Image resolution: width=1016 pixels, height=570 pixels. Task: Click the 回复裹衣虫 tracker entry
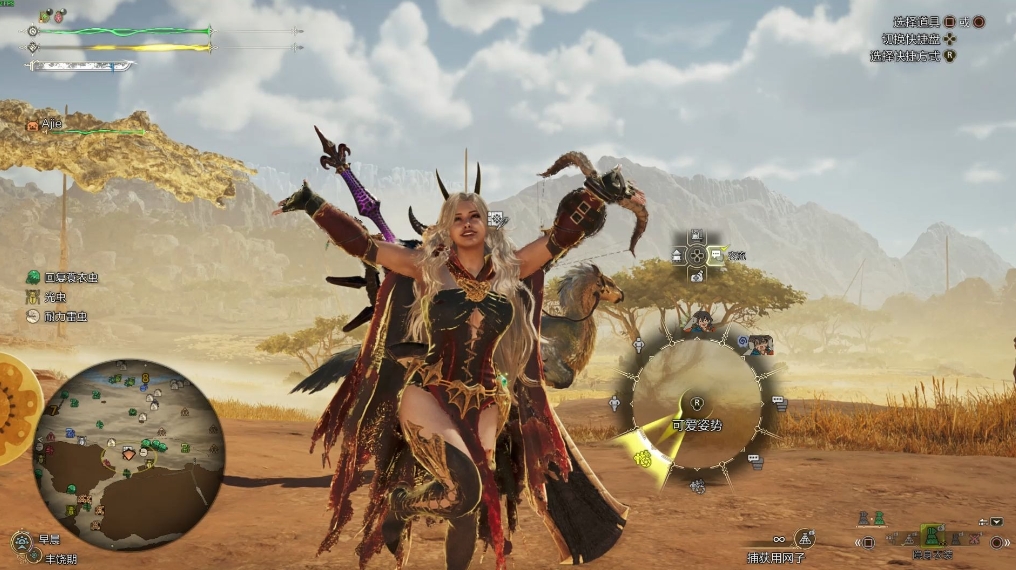pyautogui.click(x=64, y=277)
